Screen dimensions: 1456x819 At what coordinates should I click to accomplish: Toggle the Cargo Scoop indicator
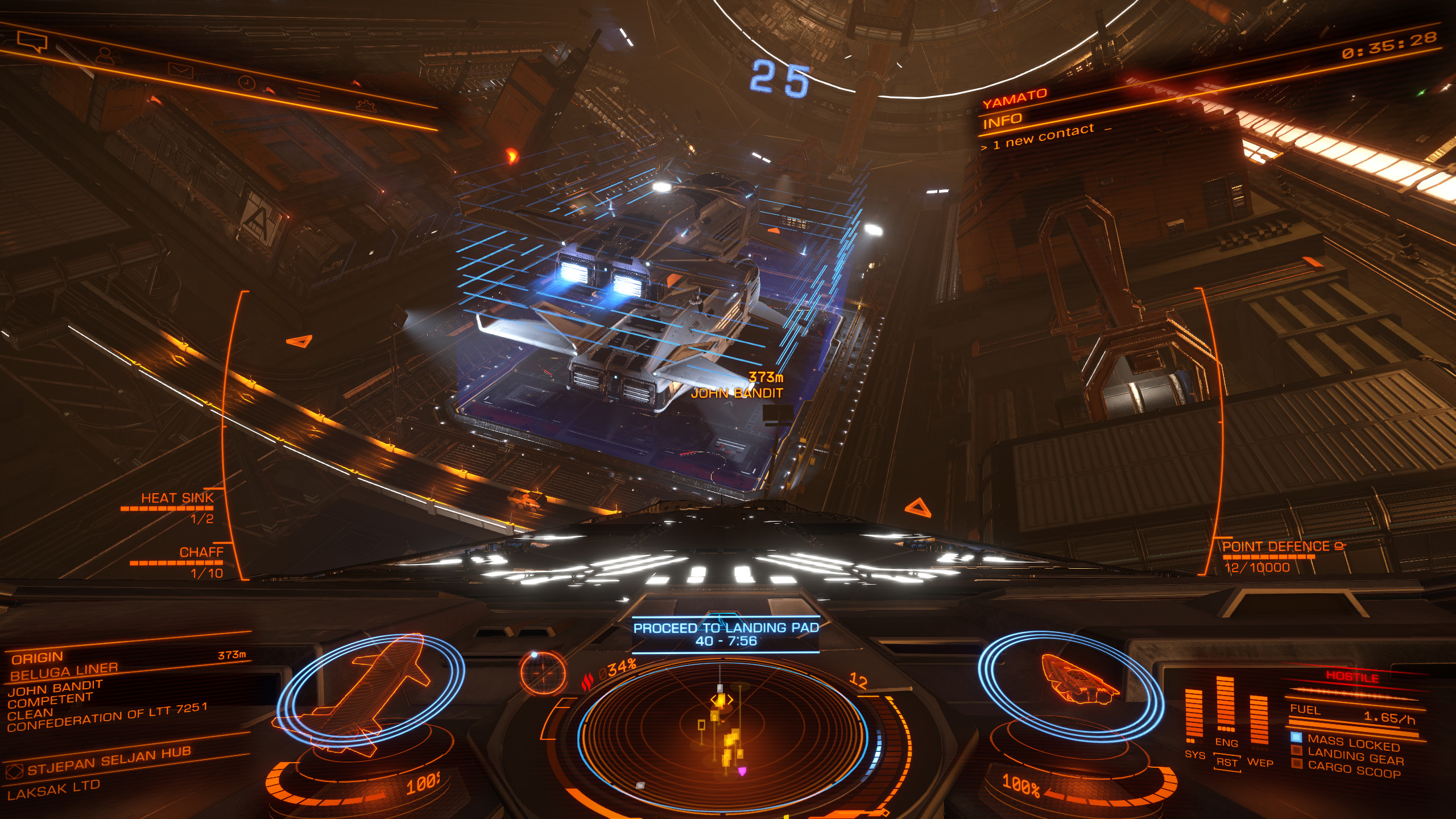(x=1354, y=770)
